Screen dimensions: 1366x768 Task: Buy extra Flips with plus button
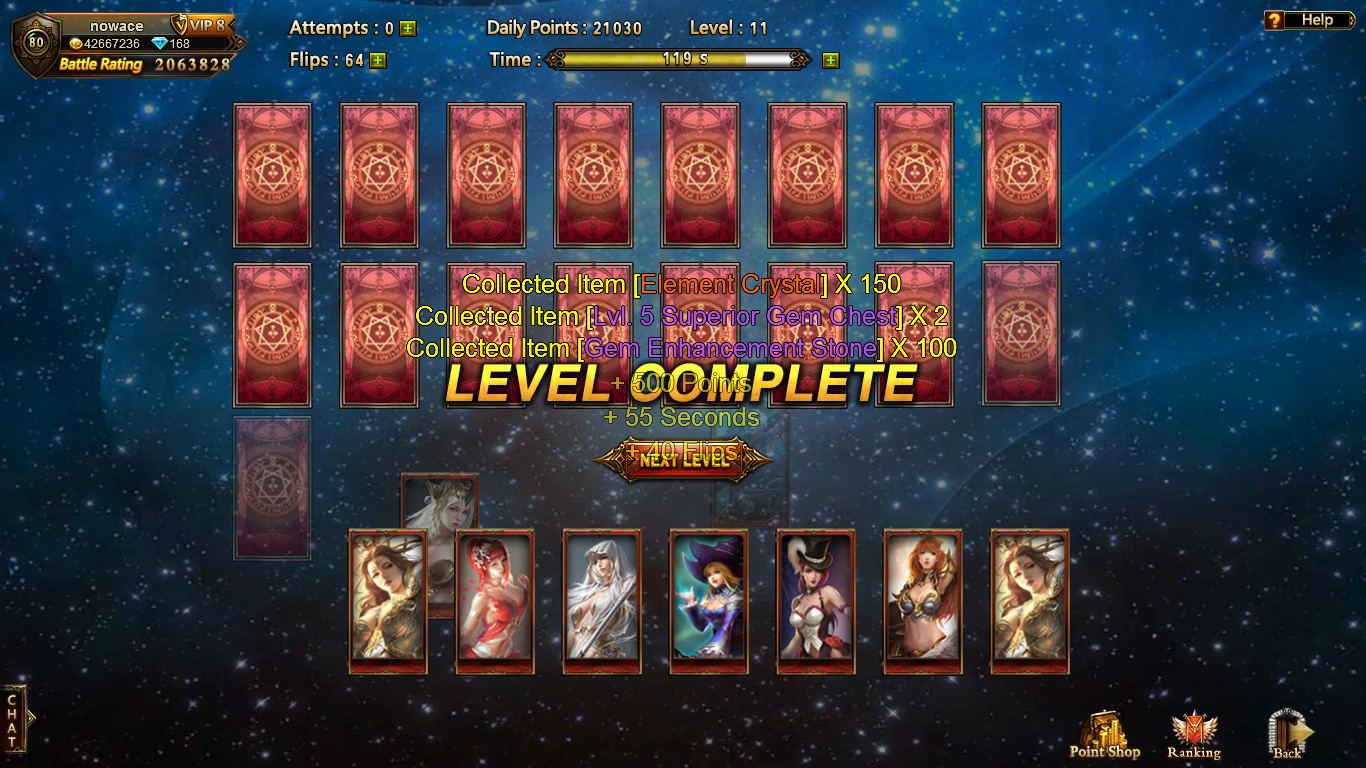[x=377, y=60]
